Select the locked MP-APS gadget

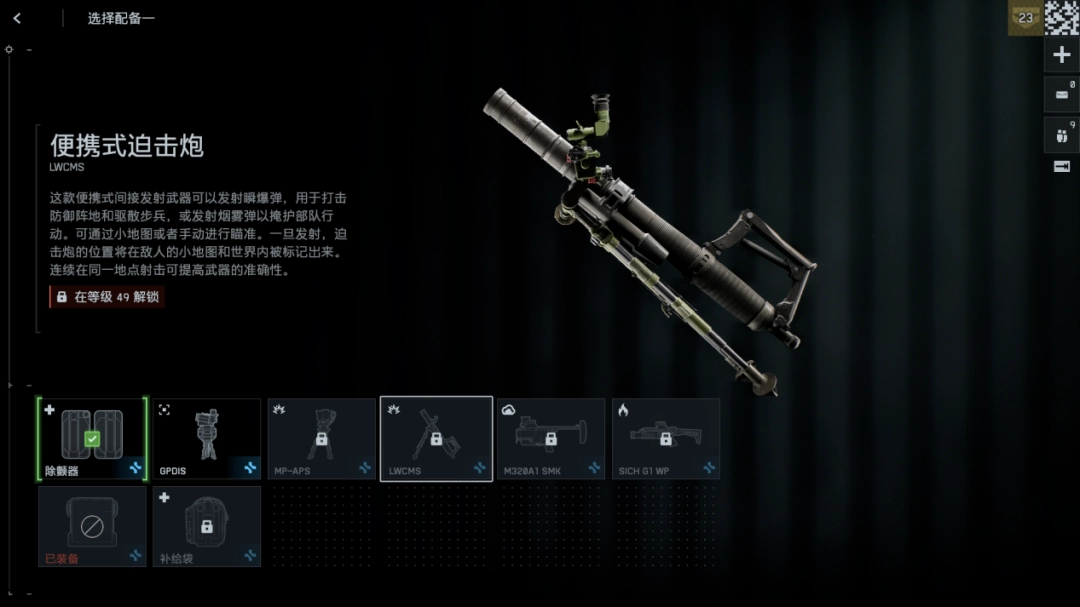[321, 438]
